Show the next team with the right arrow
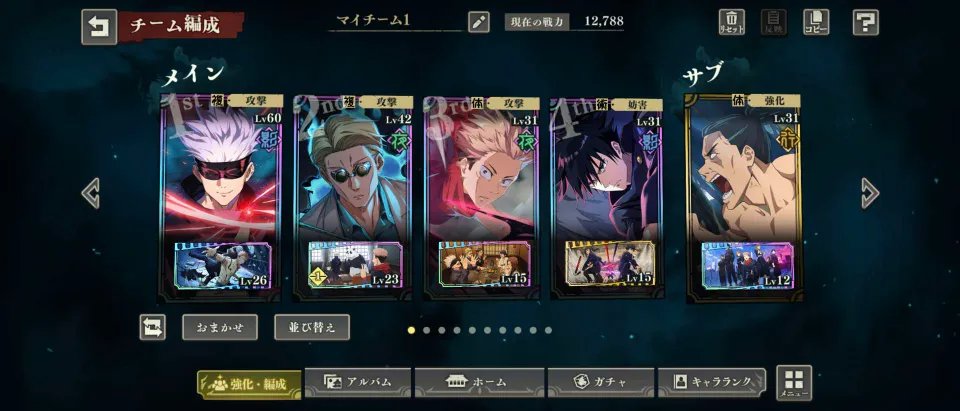Screen dimensions: 960x411 click(870, 193)
